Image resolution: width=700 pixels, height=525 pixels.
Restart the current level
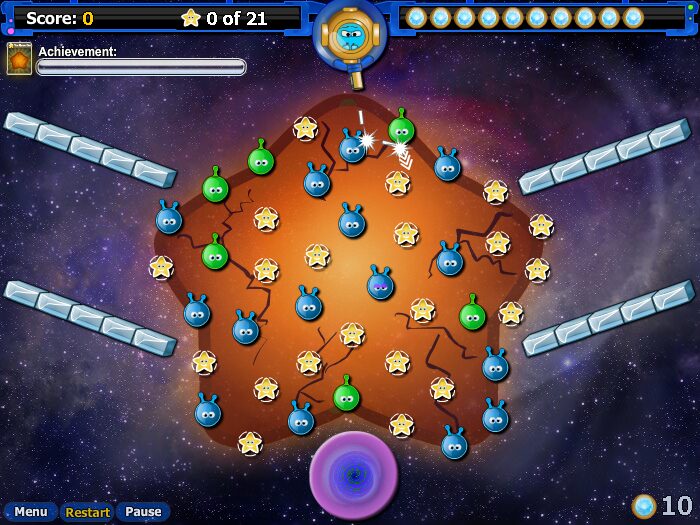(88, 512)
